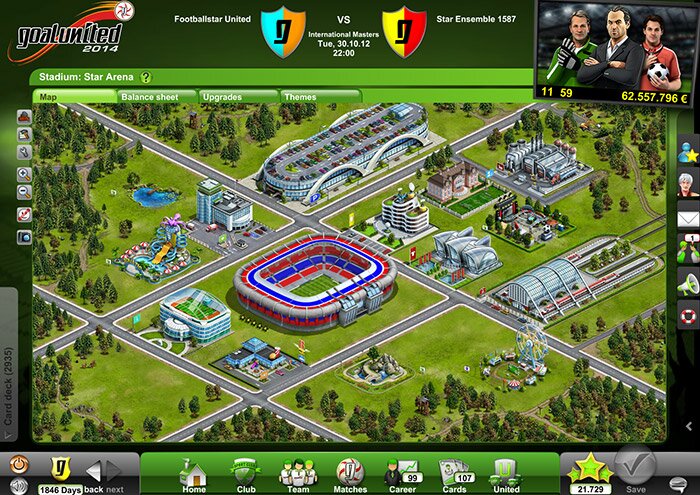Zoom in with the magnifier plus tool
The height and width of the screenshot is (495, 700).
coord(24,173)
